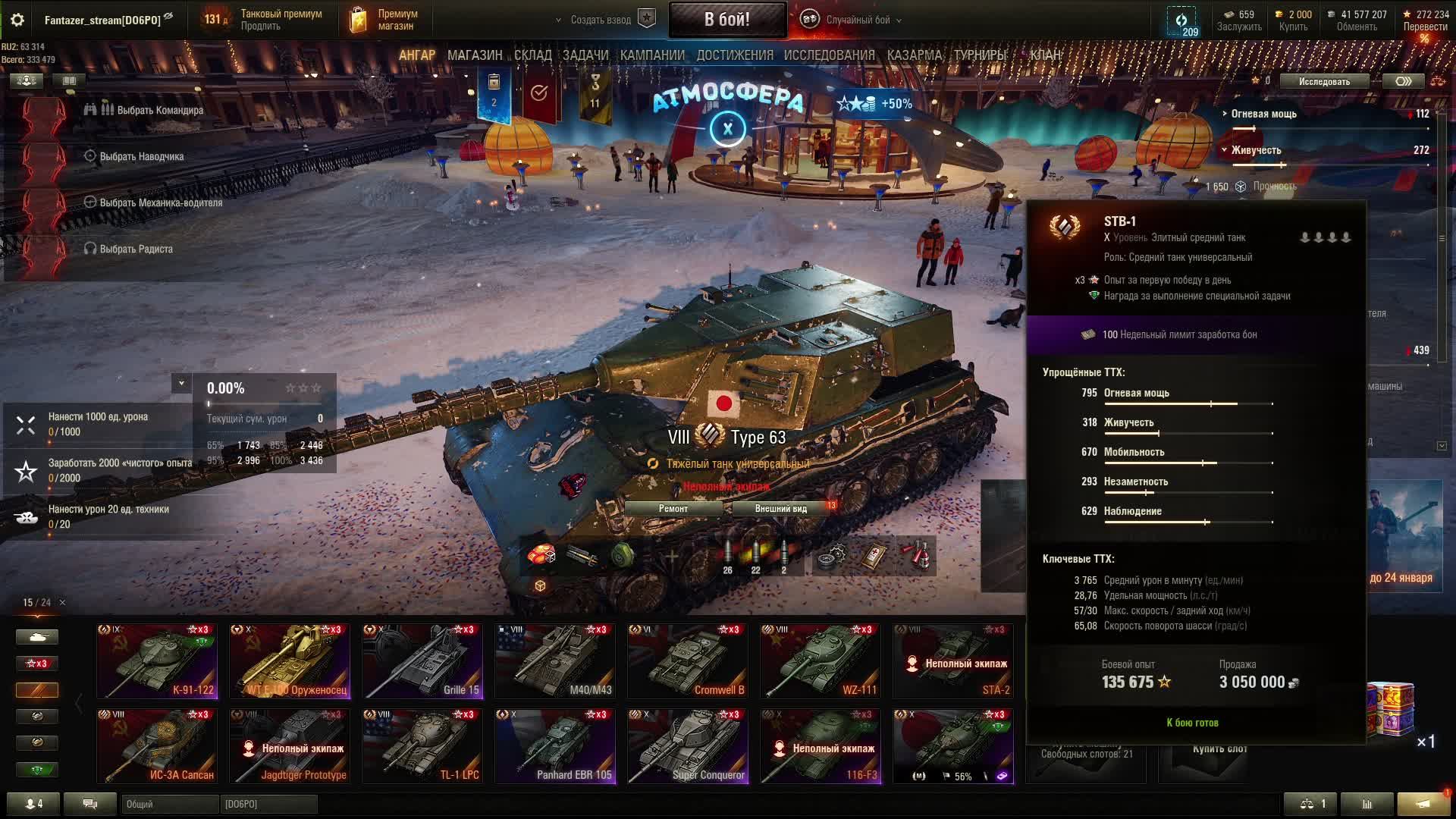This screenshot has width=1456, height=819.
Task: Pick the Panhard EBR 105 tank
Action: click(555, 745)
